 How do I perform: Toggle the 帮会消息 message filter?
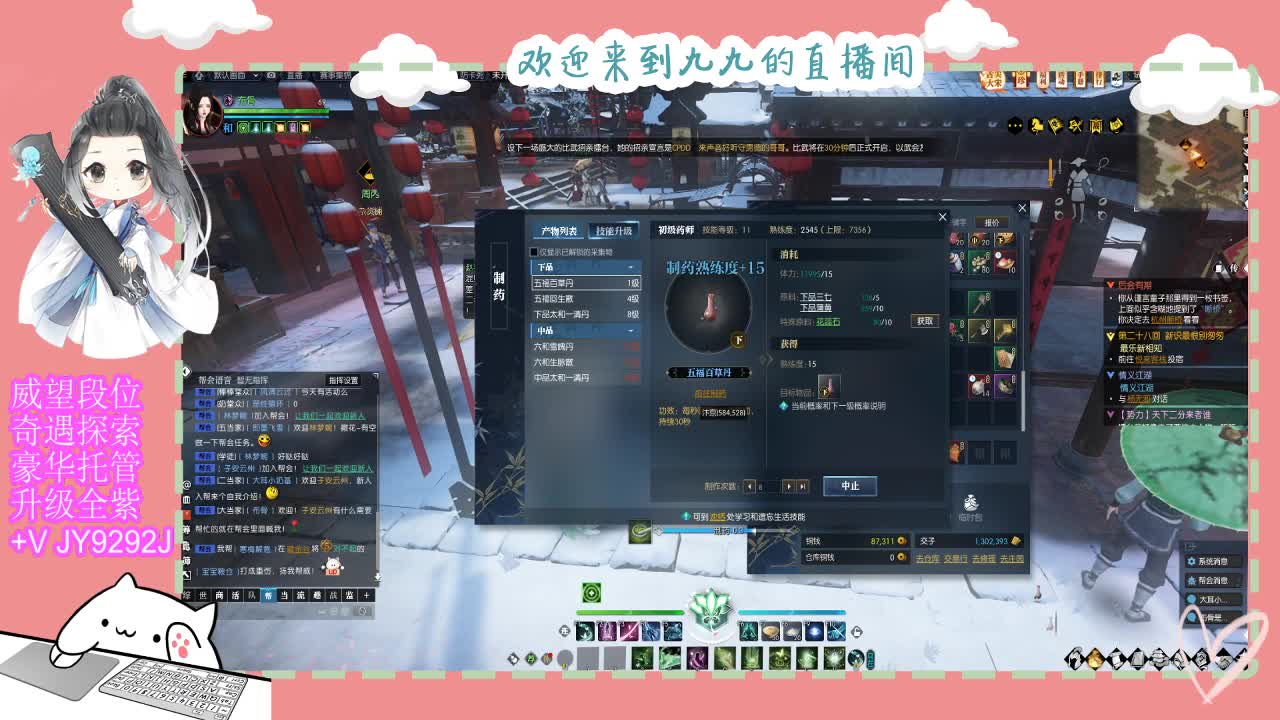[x=1213, y=579]
